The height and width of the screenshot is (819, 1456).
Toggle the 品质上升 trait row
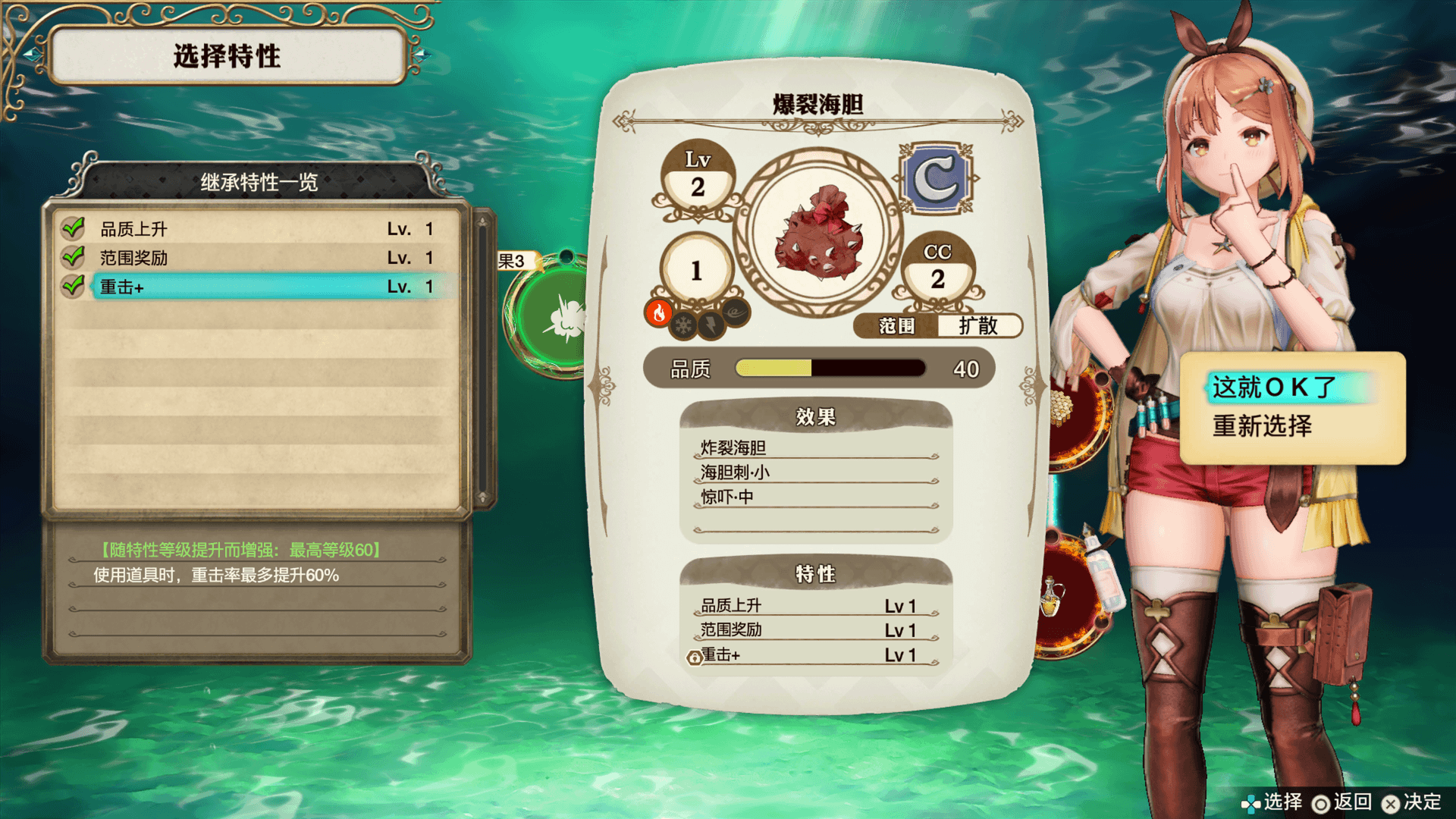(x=258, y=229)
